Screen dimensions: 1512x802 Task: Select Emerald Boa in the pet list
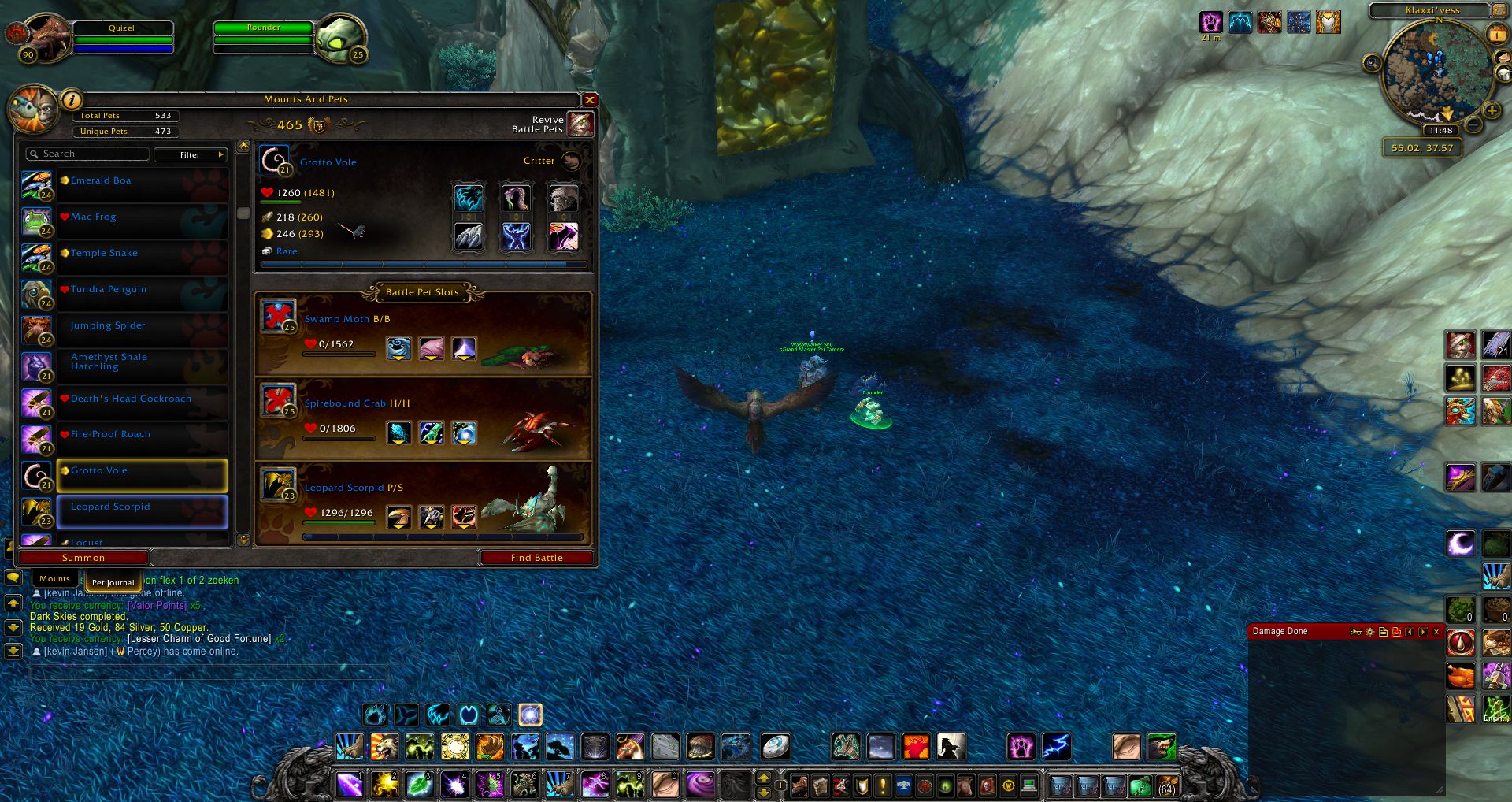(x=142, y=181)
